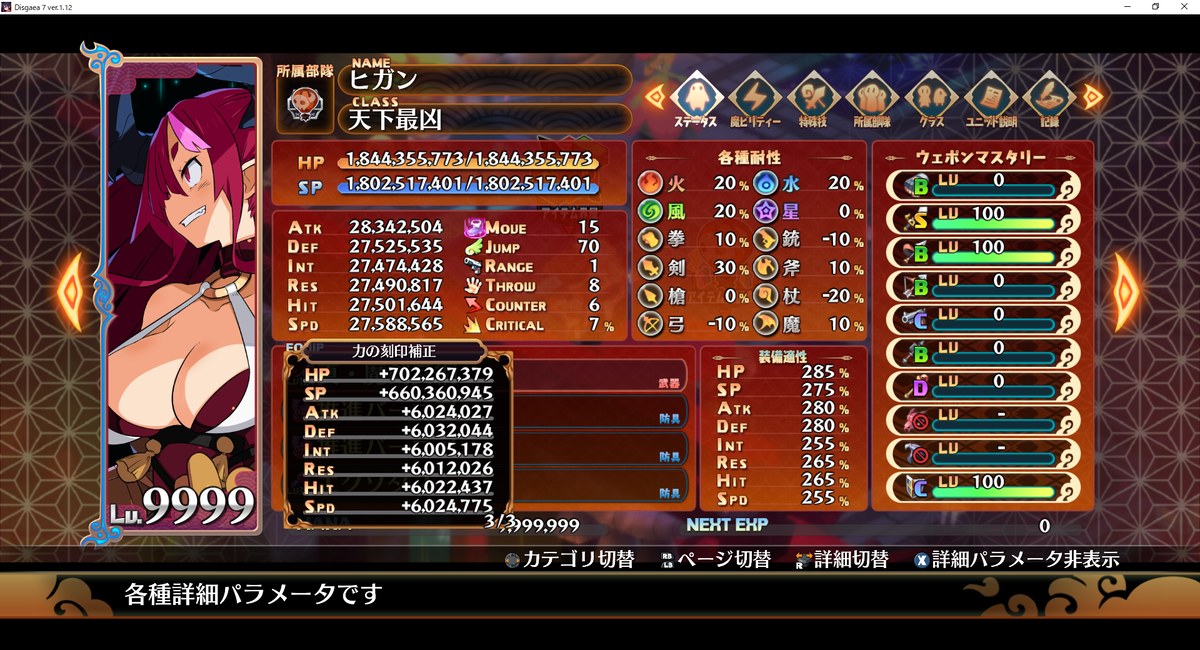
Task: Click the left arrow beside the category tabs
Action: [x=654, y=96]
